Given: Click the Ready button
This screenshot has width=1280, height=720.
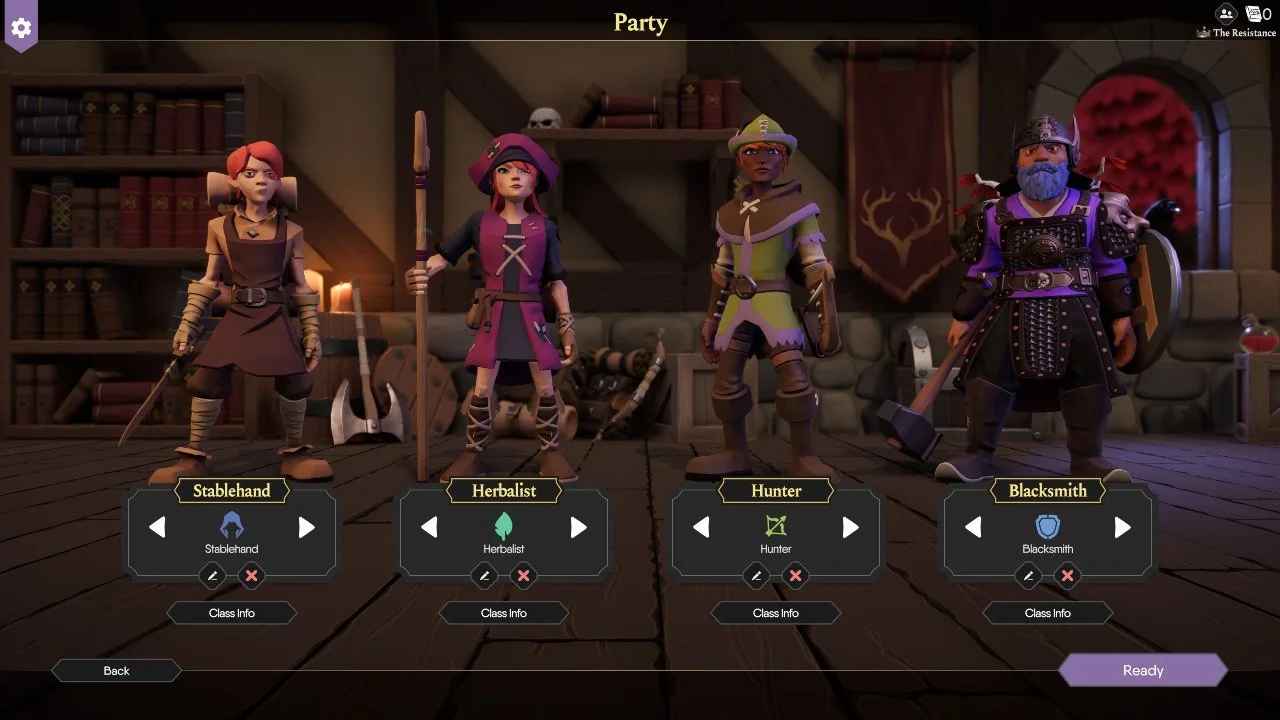Looking at the screenshot, I should tap(1142, 671).
